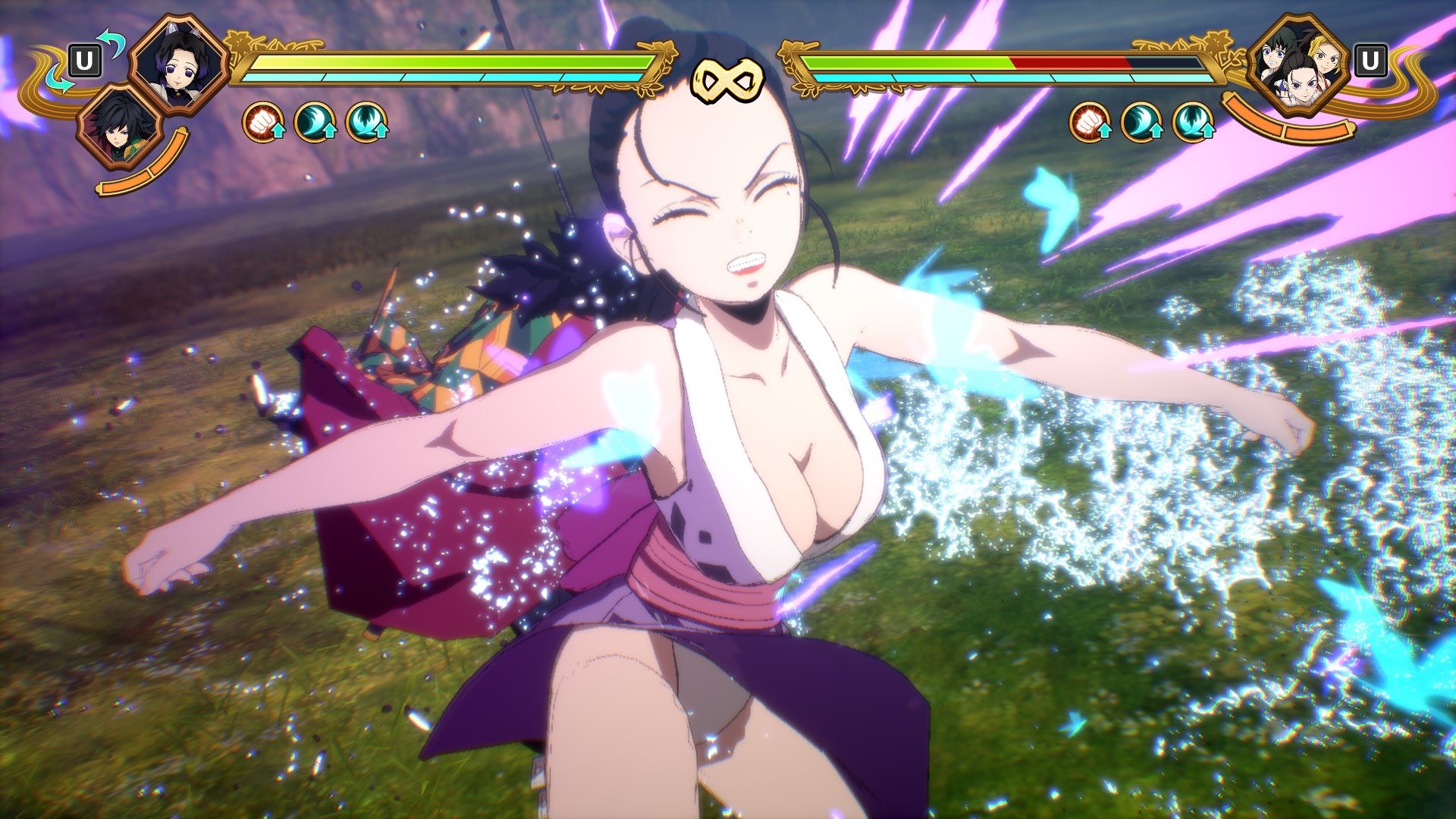1456x819 pixels.
Task: Click the fist boost icon under the opponent's gauge
Action: 1090,123
